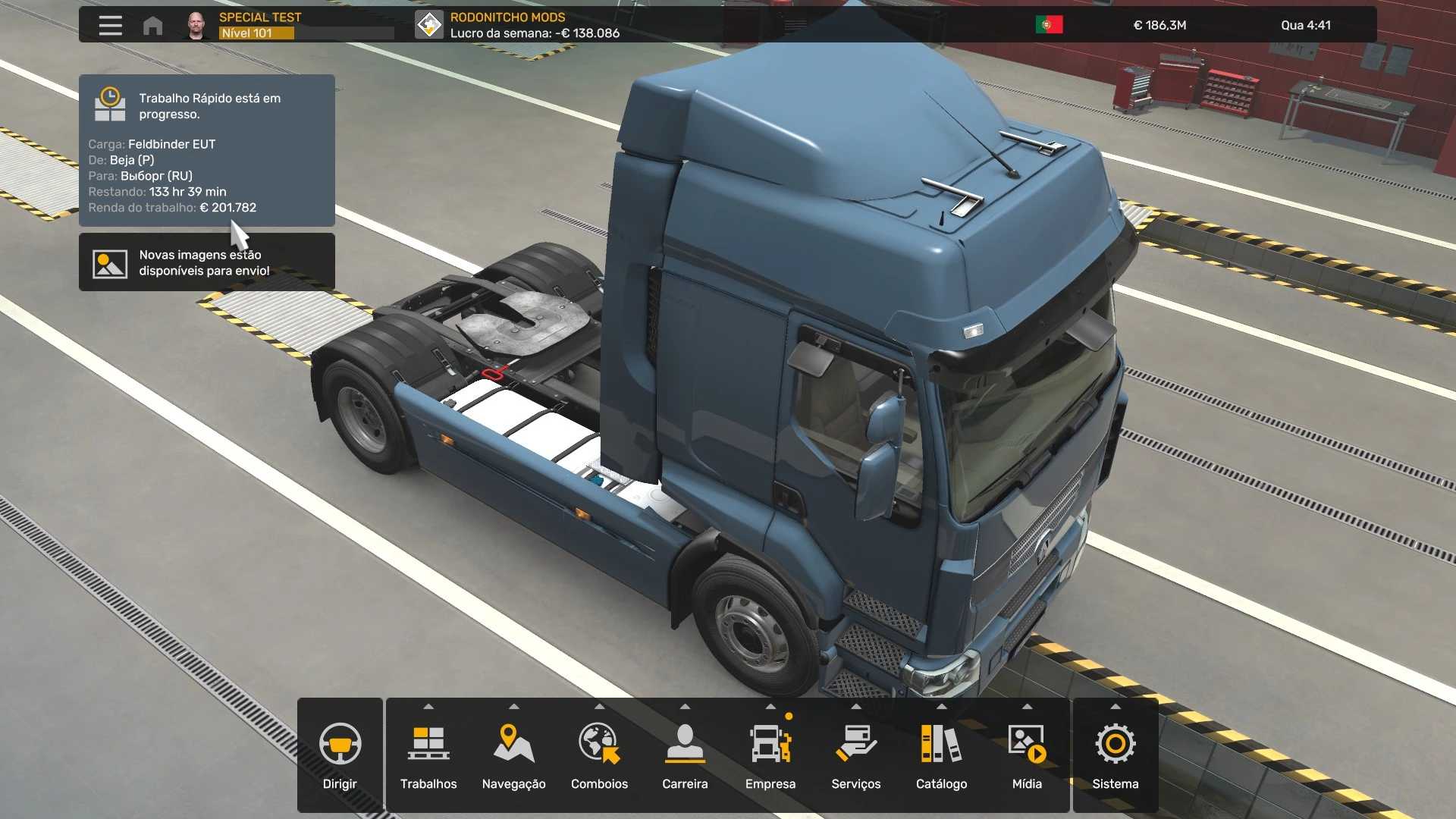The width and height of the screenshot is (1456, 819).
Task: Open the Trabalhos menu
Action: click(x=428, y=755)
